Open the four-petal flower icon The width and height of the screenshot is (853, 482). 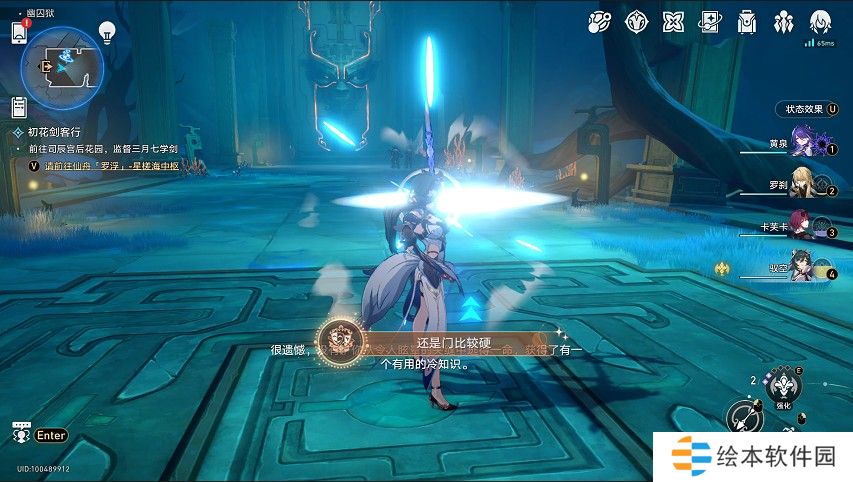point(672,21)
